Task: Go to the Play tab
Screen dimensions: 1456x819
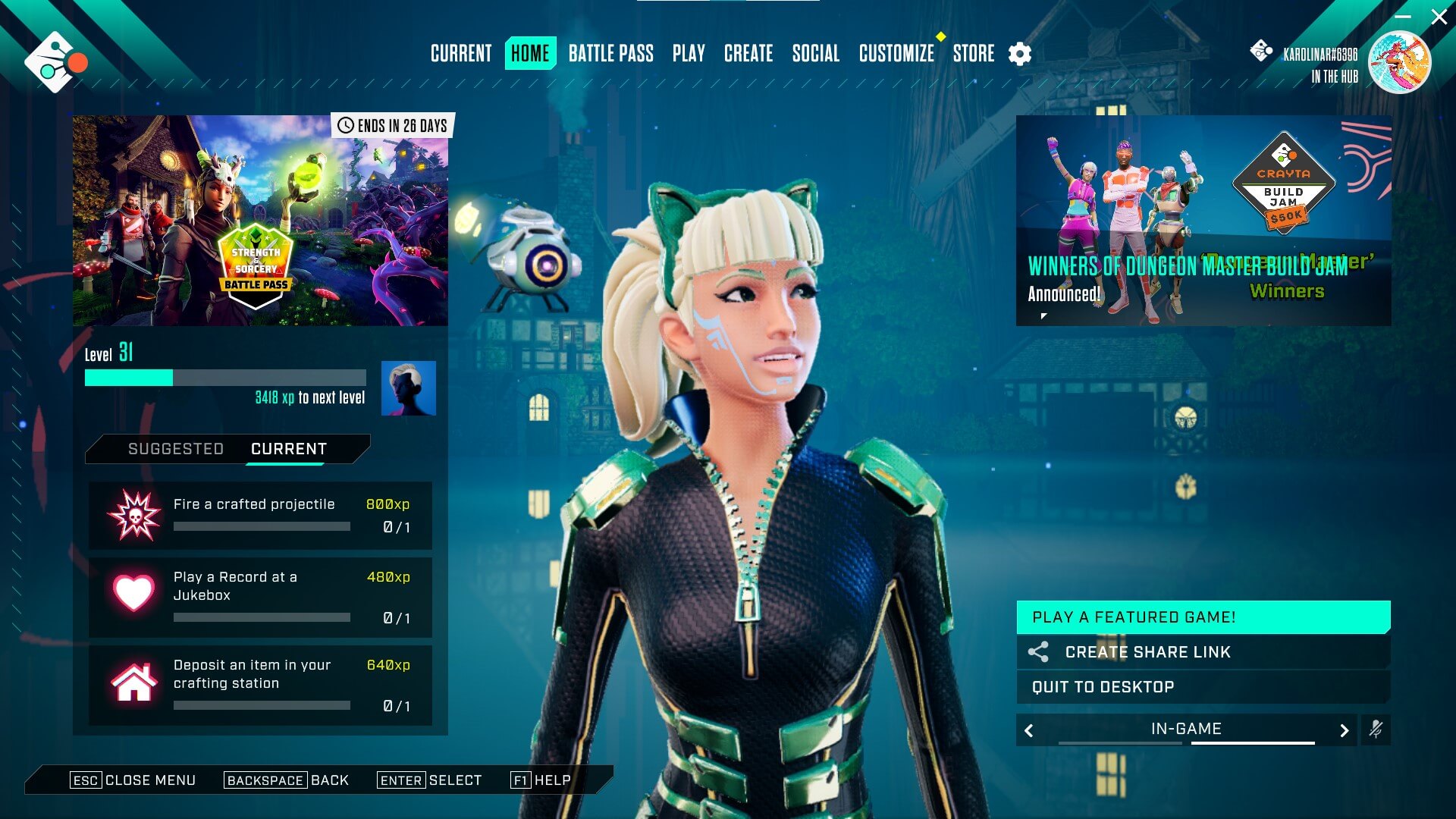Action: (x=689, y=54)
